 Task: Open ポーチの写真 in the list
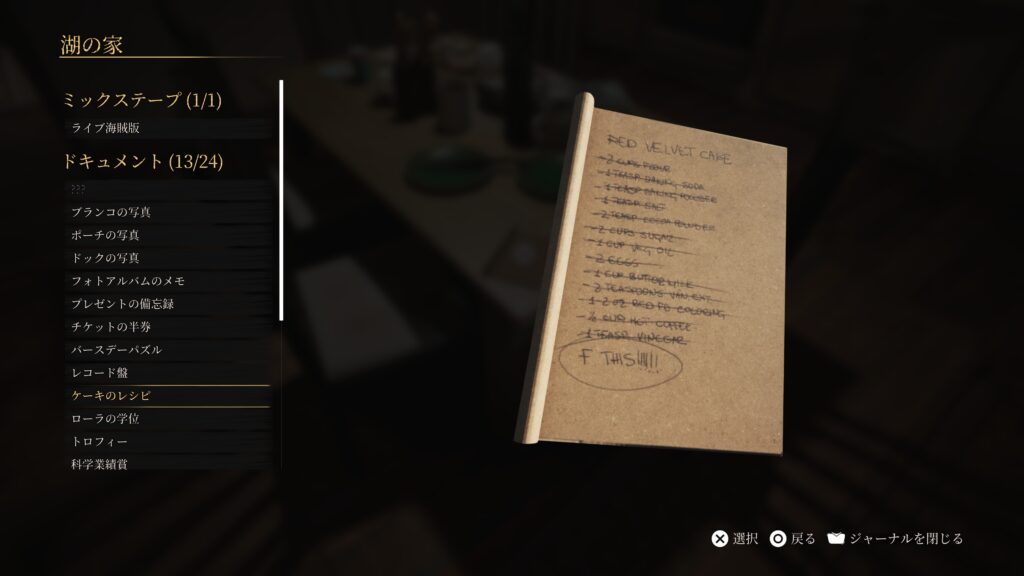tap(105, 235)
